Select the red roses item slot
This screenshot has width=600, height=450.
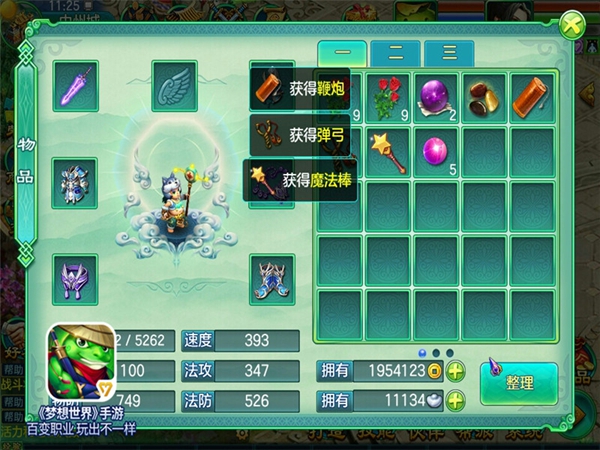[x=388, y=97]
